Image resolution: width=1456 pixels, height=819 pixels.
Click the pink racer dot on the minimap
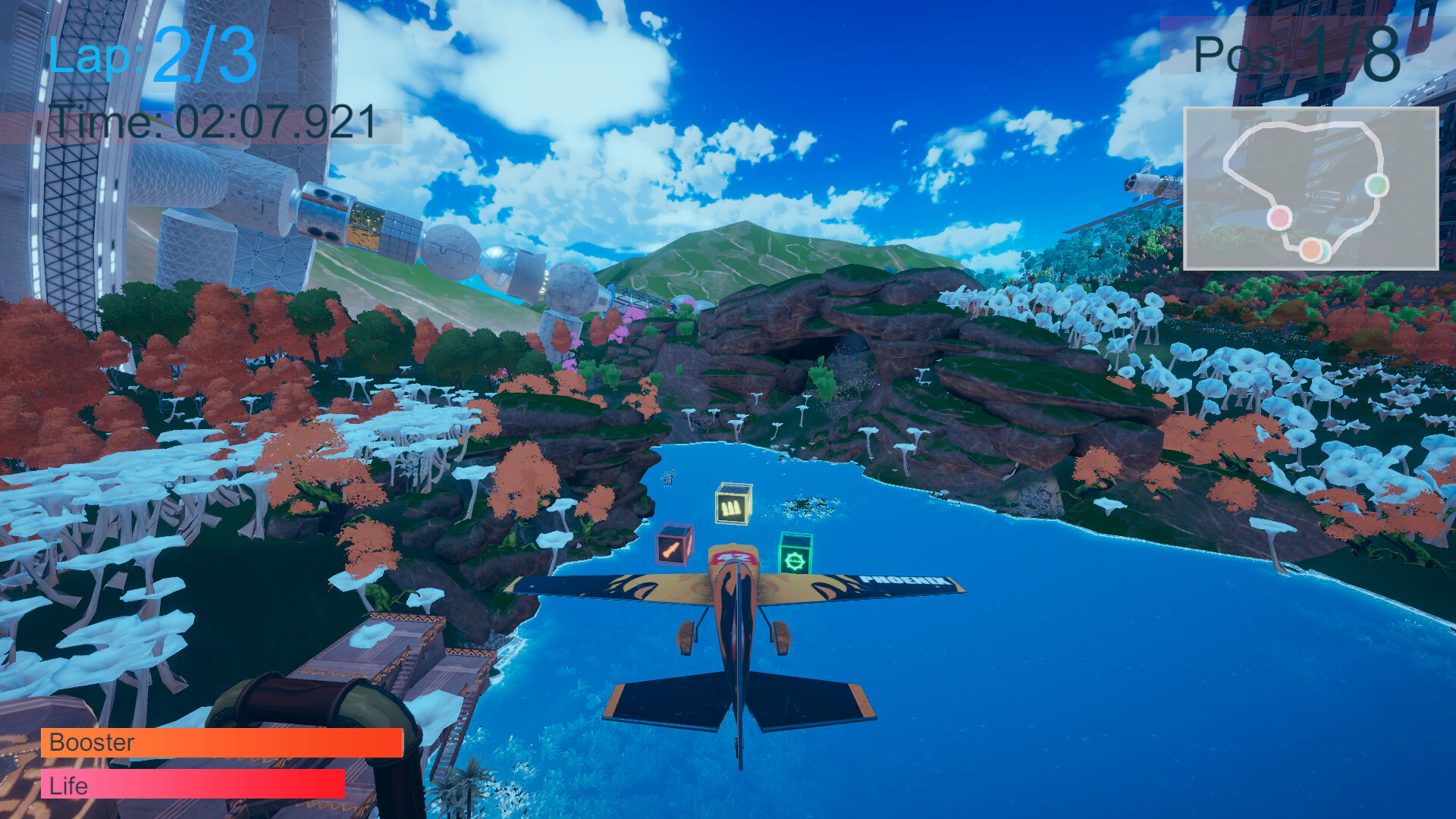[x=1279, y=218]
